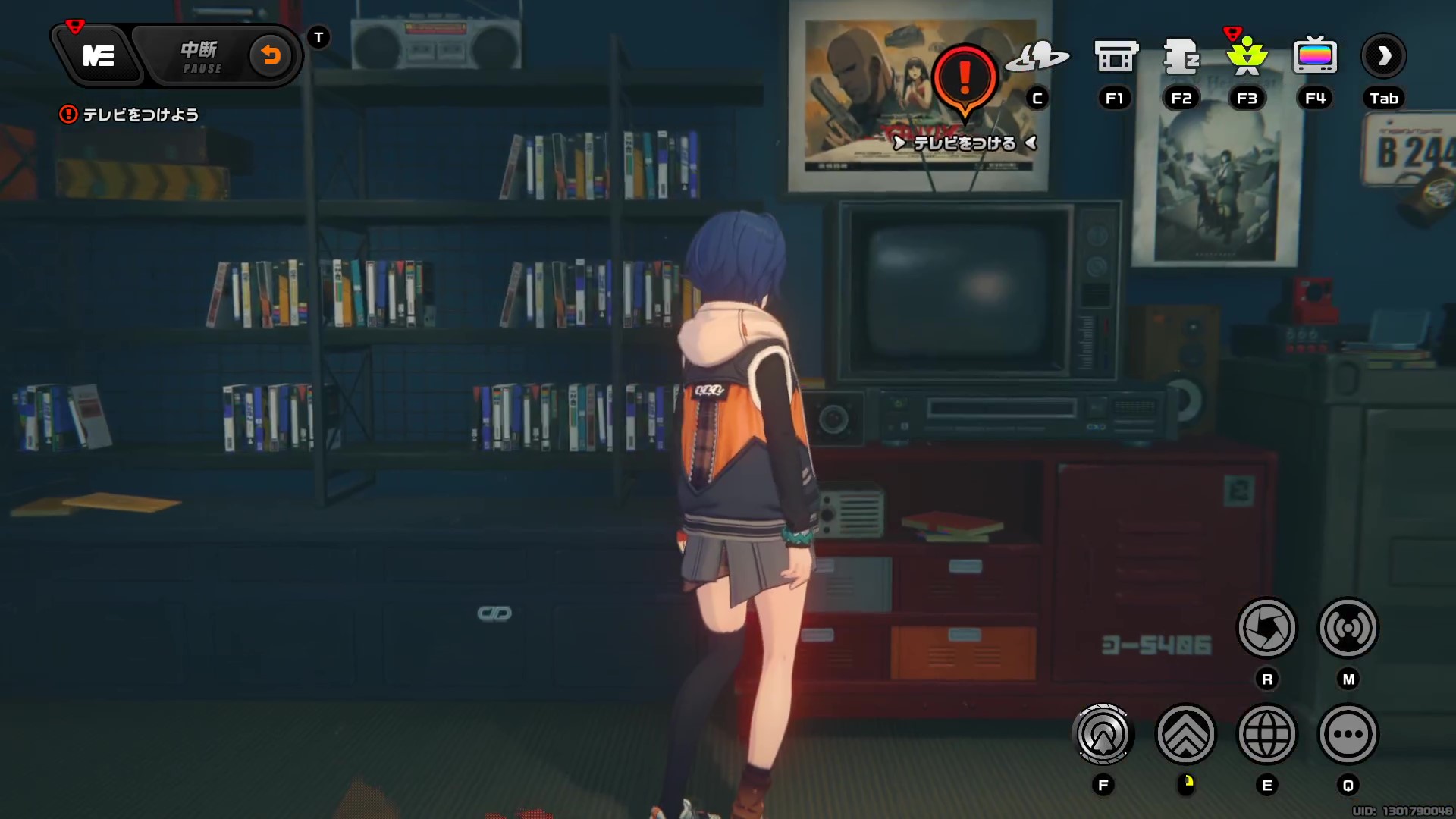Screen dimensions: 1456x819
Task: Select the F3 character roster icon
Action: [x=1247, y=55]
